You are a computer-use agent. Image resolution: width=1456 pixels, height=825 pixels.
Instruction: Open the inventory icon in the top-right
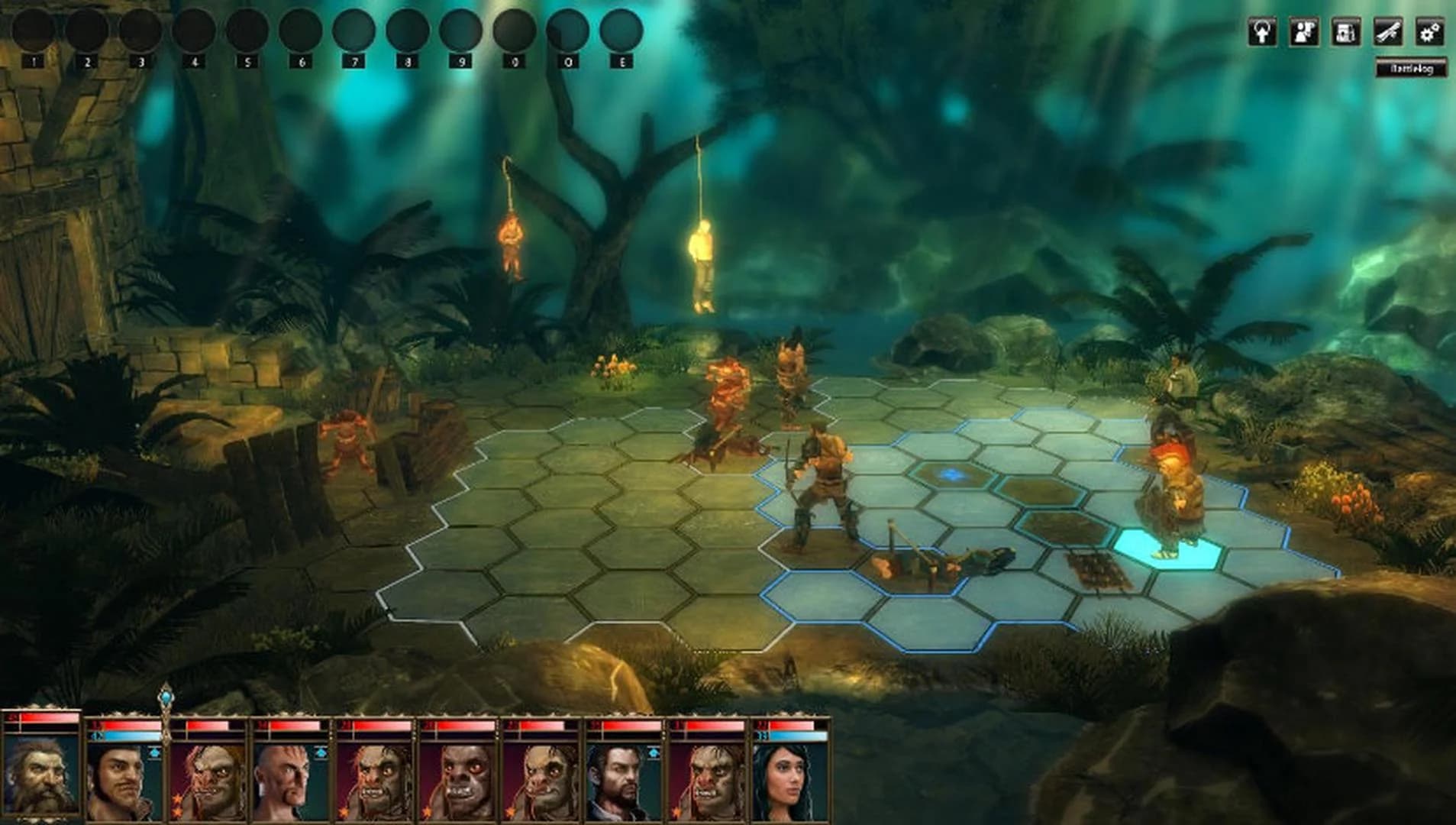click(1345, 32)
